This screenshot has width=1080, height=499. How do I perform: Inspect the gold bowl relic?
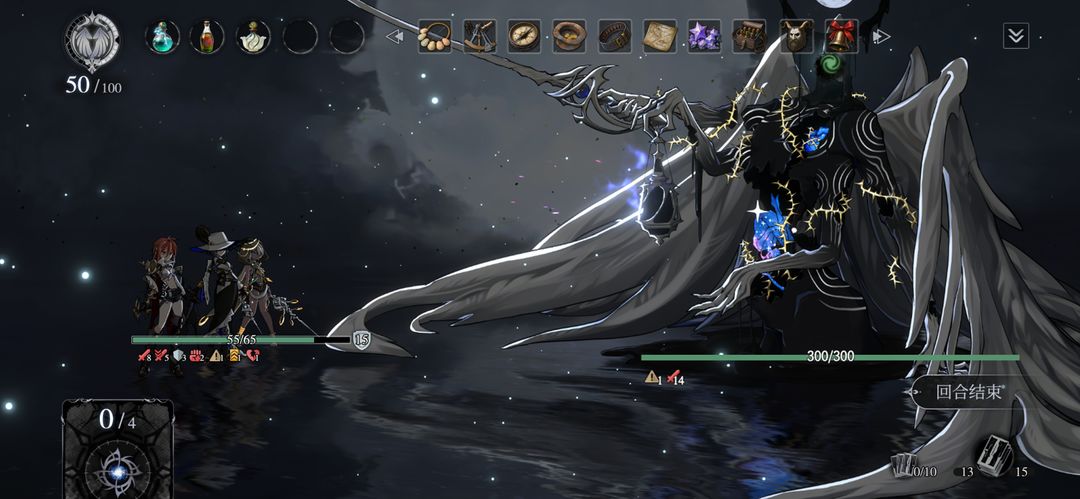(569, 37)
